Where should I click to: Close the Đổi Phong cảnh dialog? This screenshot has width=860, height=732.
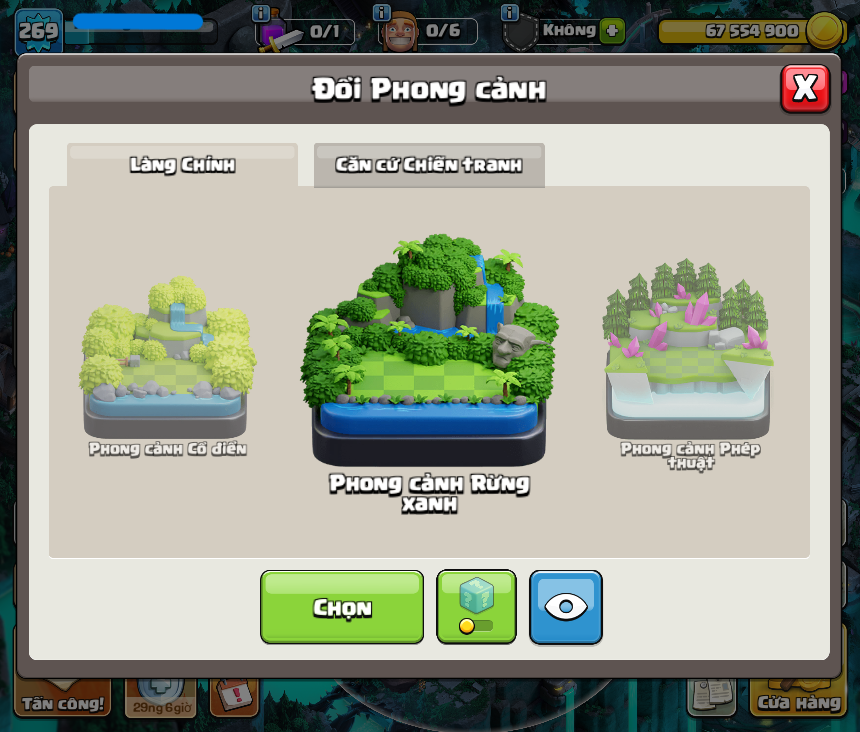tap(805, 89)
